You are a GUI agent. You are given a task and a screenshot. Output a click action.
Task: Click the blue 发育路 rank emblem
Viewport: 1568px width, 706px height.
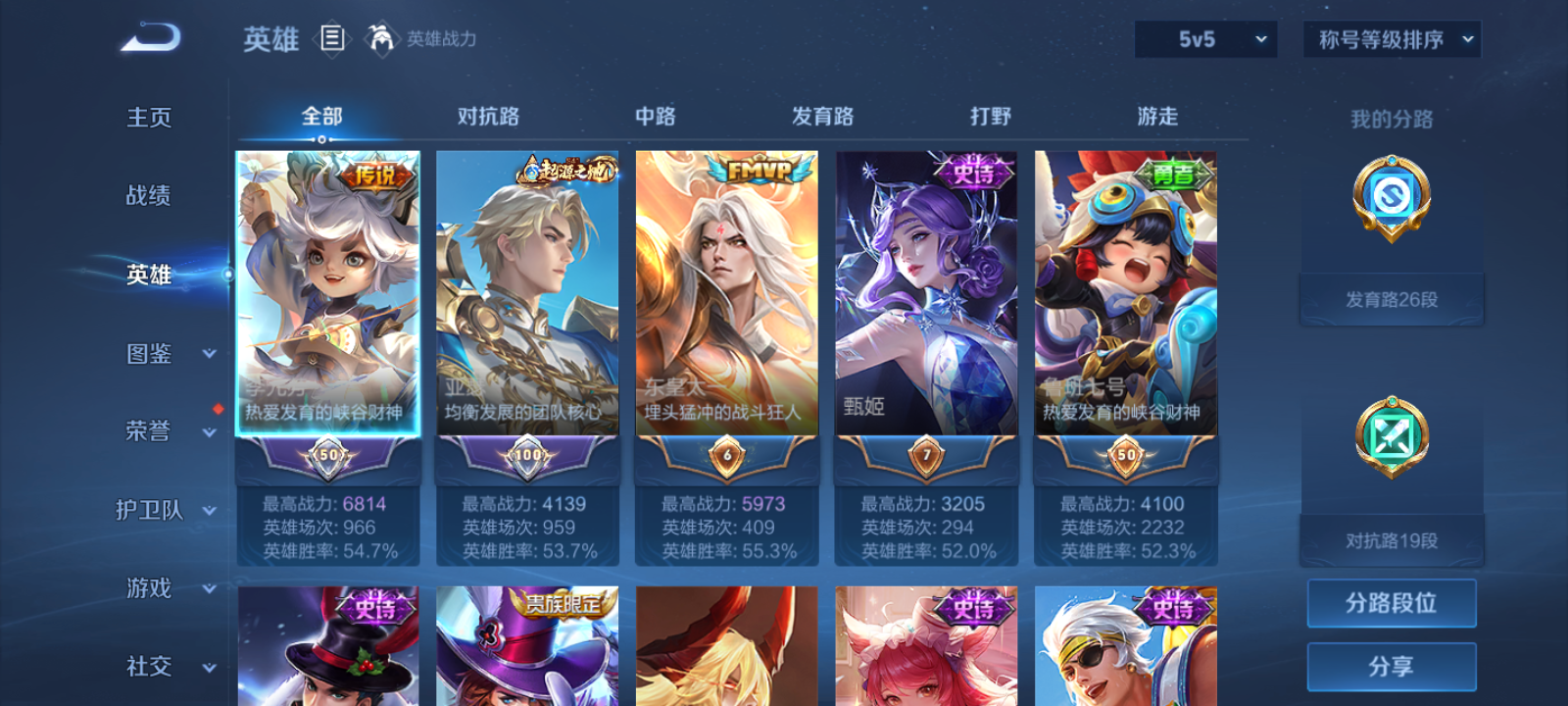pyautogui.click(x=1391, y=203)
